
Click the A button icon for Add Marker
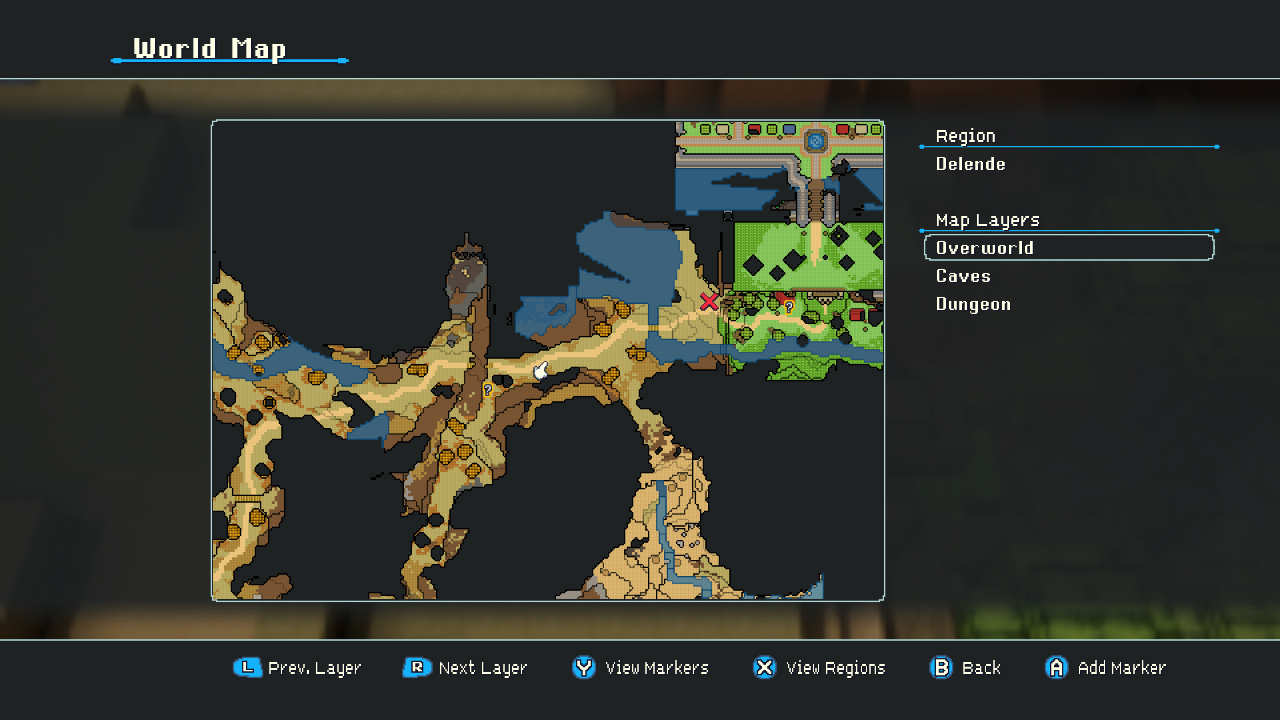[x=1056, y=668]
